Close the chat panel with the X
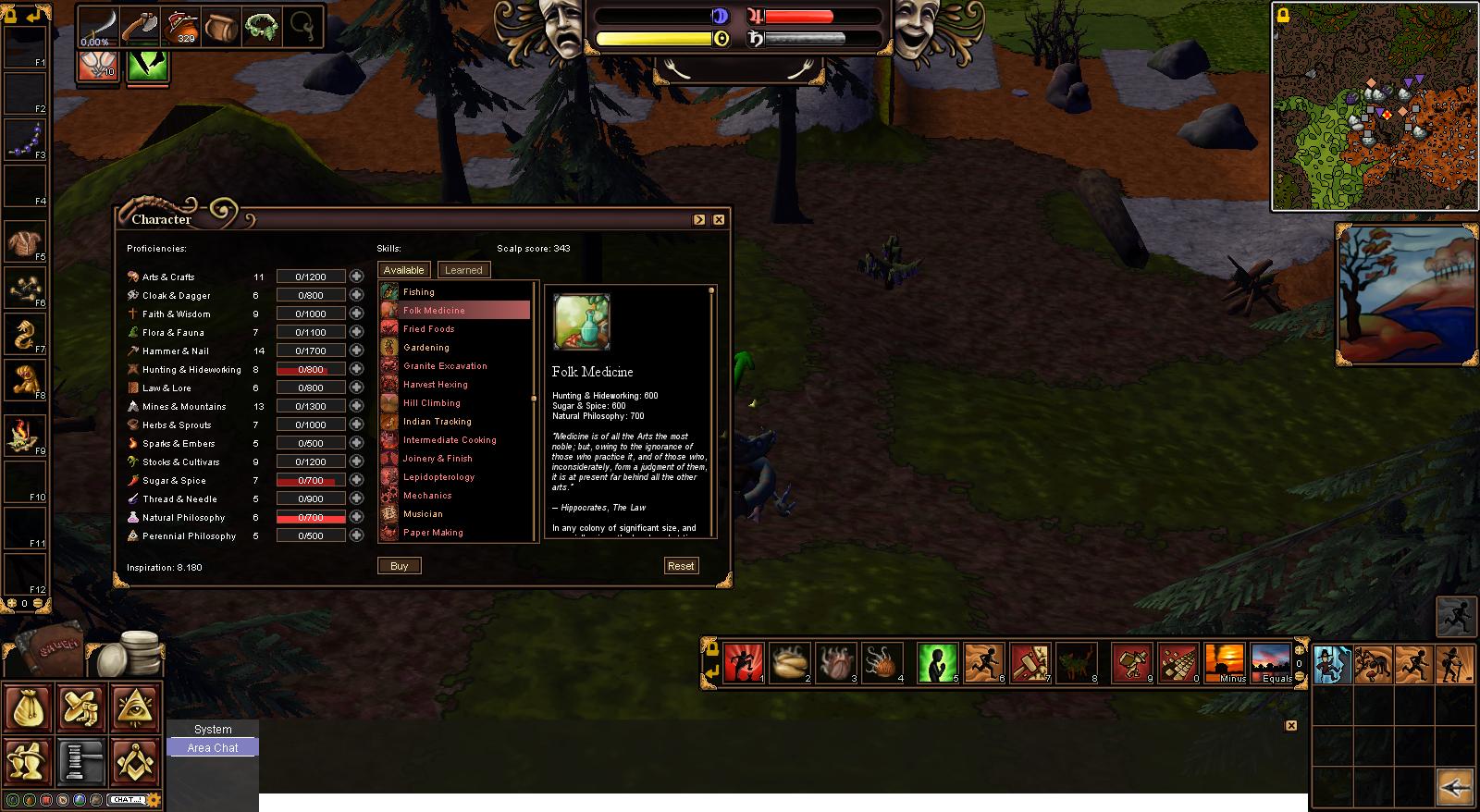The image size is (1480, 812). 1291,726
